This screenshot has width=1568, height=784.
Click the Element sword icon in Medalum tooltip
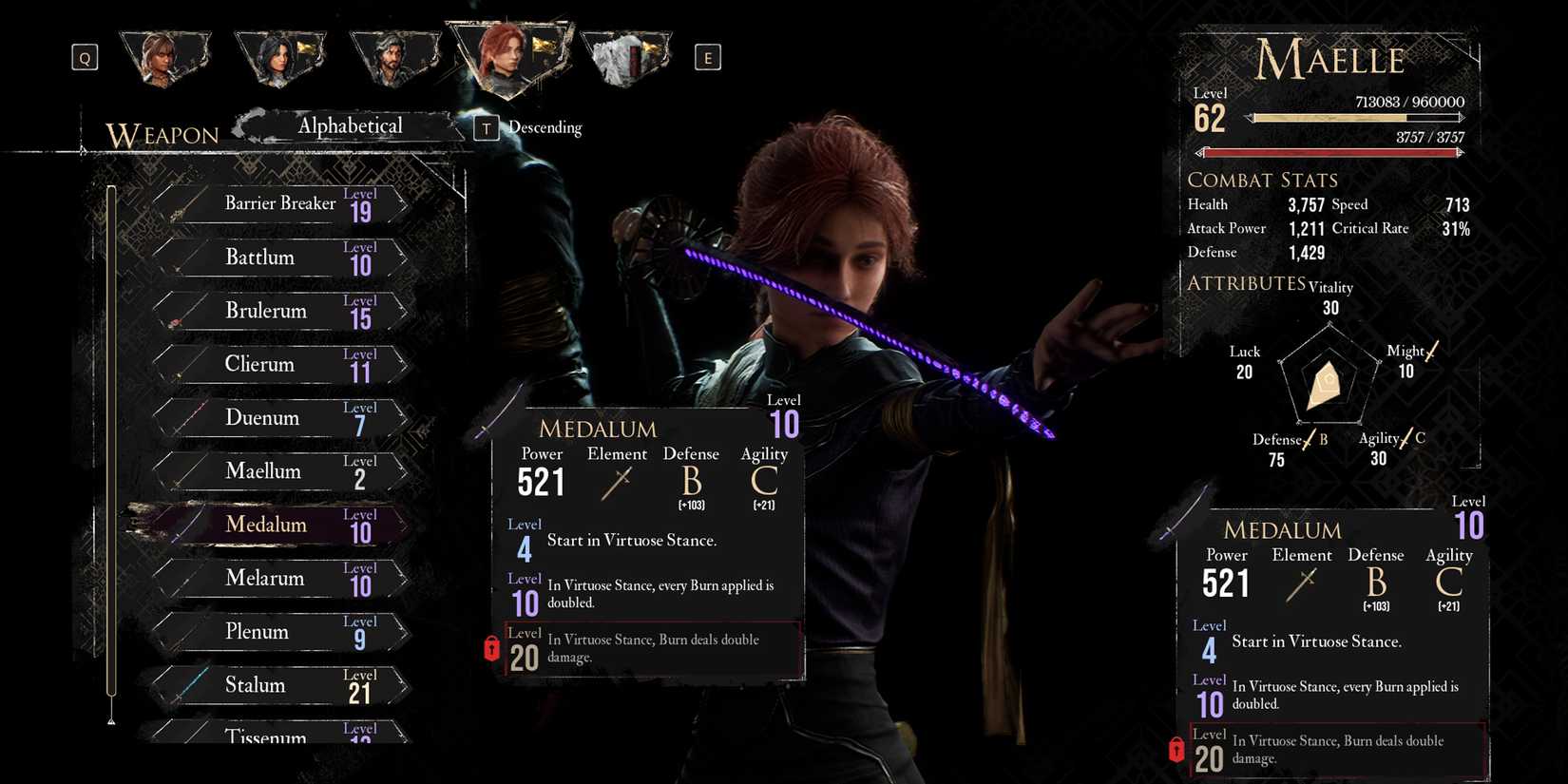tap(616, 485)
